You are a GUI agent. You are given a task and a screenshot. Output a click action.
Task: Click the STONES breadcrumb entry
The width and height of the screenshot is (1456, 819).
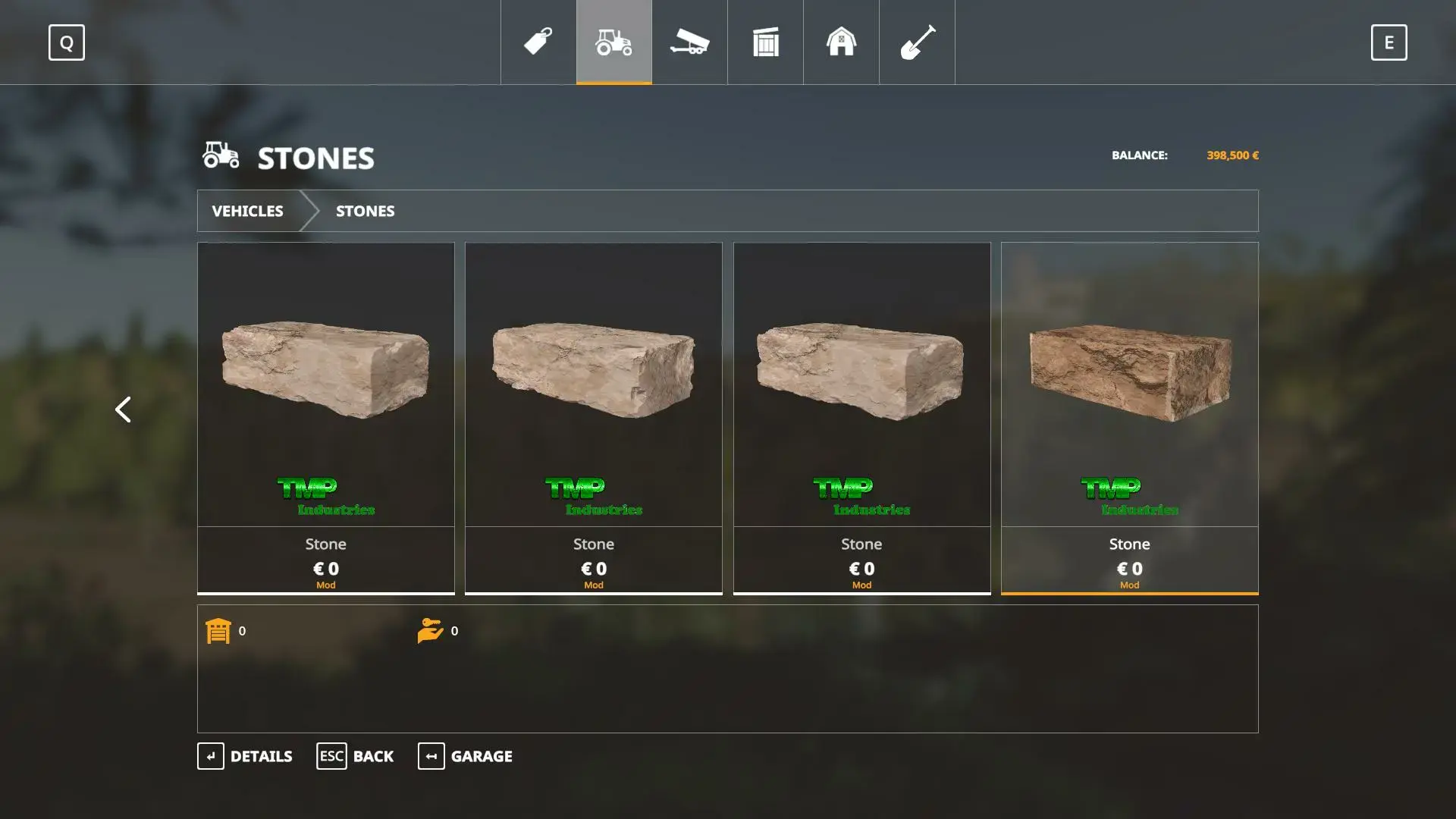(x=365, y=211)
